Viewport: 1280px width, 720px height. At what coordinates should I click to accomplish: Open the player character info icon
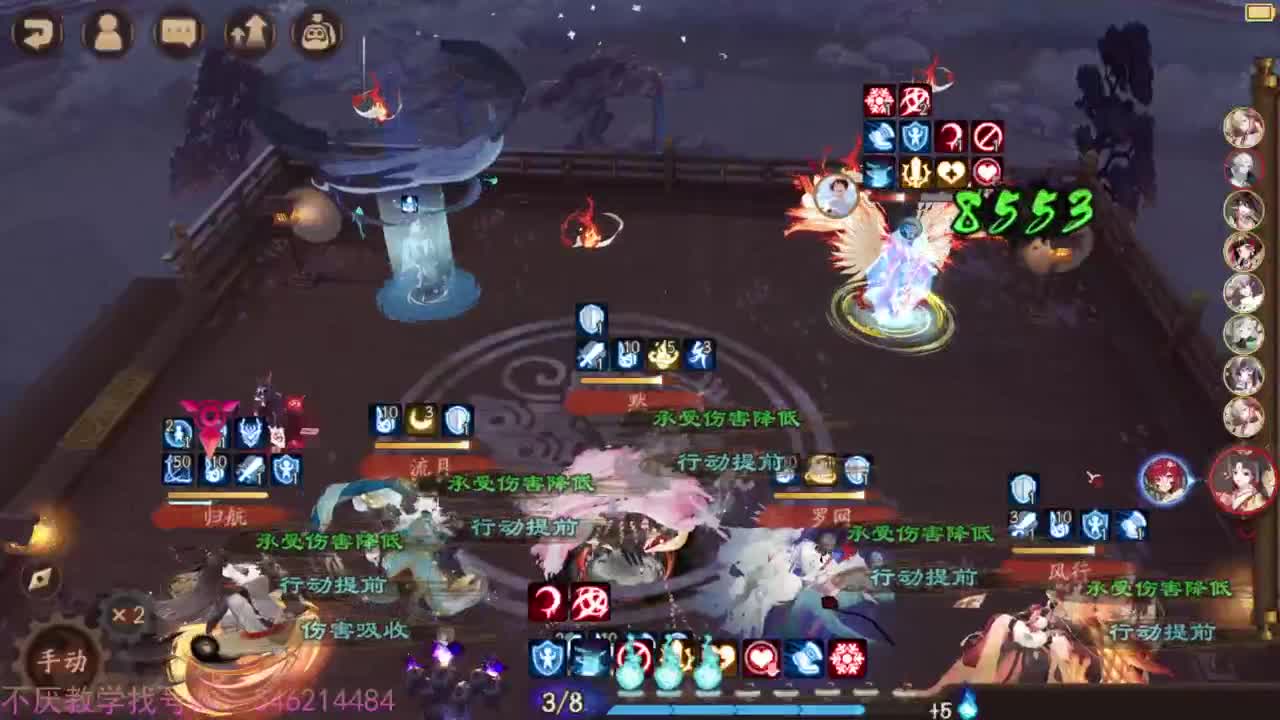coord(106,31)
